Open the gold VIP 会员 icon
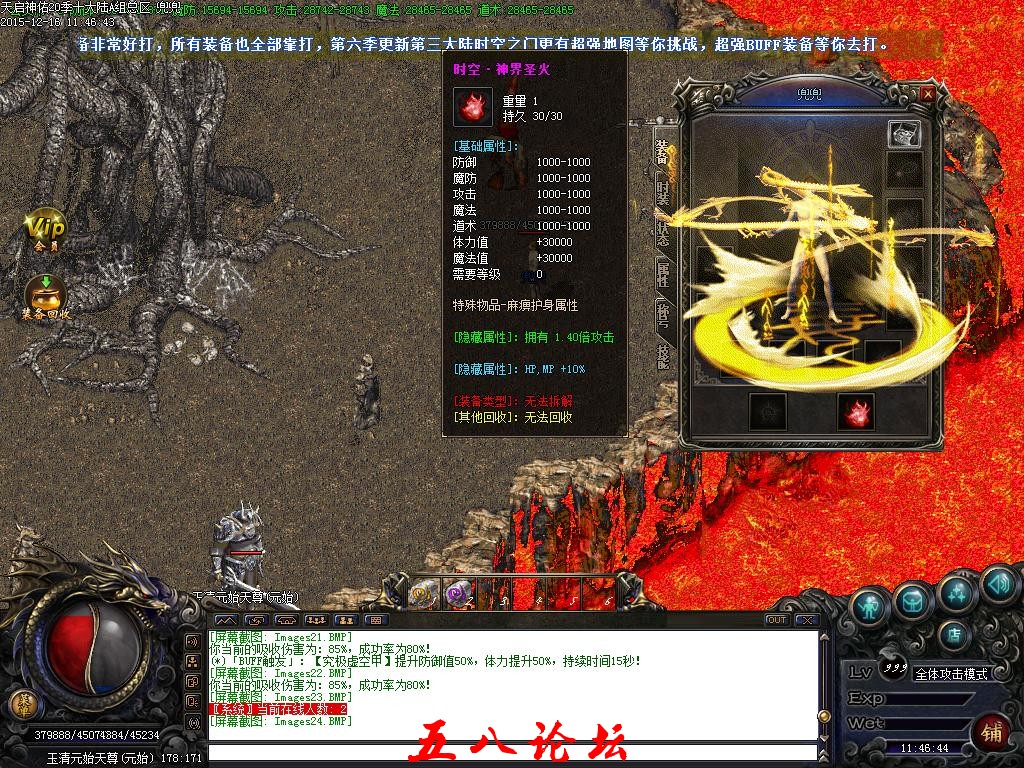Image resolution: width=1024 pixels, height=768 pixels. coord(45,229)
